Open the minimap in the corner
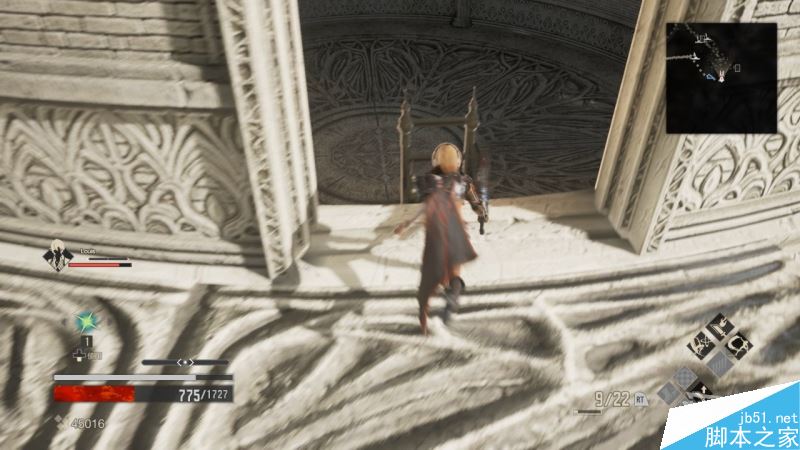This screenshot has width=800, height=450. pyautogui.click(x=722, y=78)
